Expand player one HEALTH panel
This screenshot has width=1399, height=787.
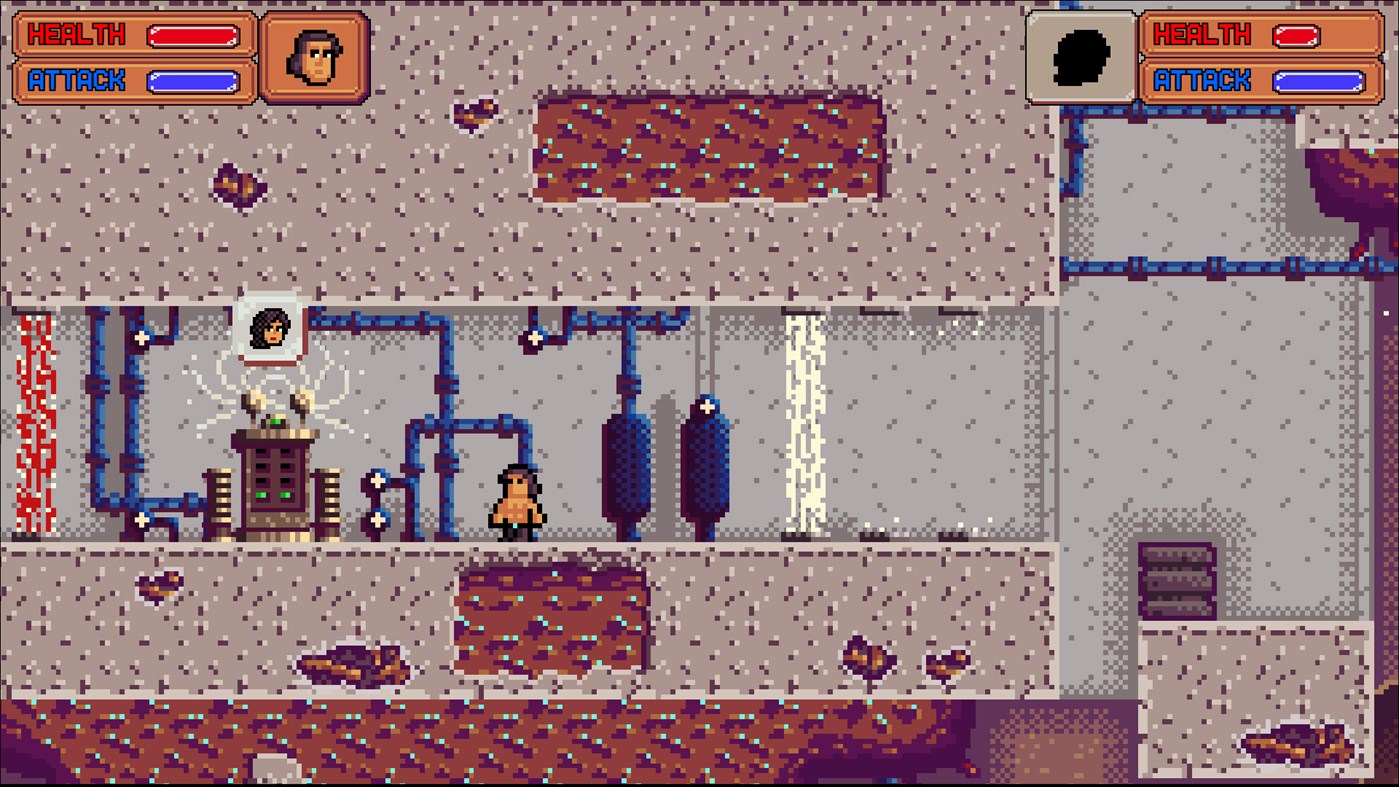(x=128, y=33)
